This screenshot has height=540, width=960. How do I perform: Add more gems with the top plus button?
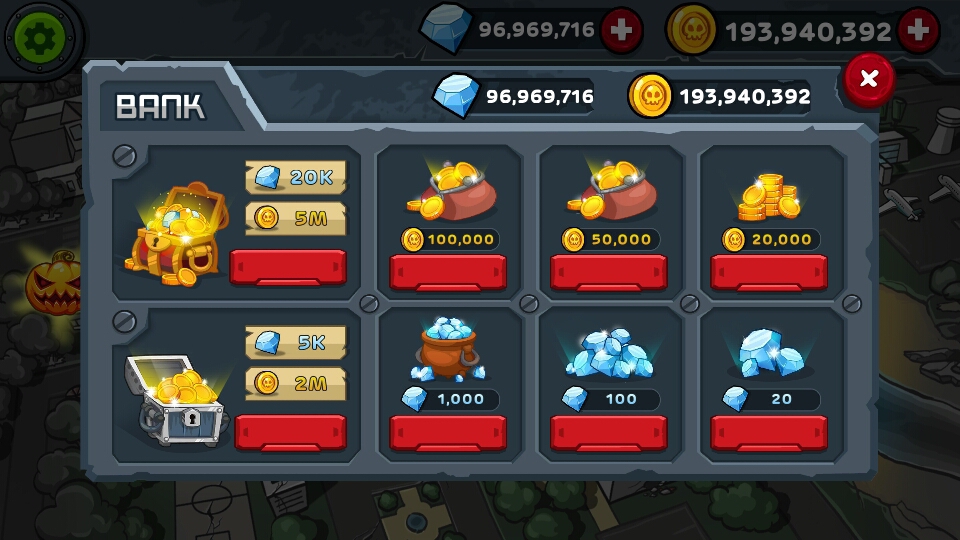coord(621,31)
